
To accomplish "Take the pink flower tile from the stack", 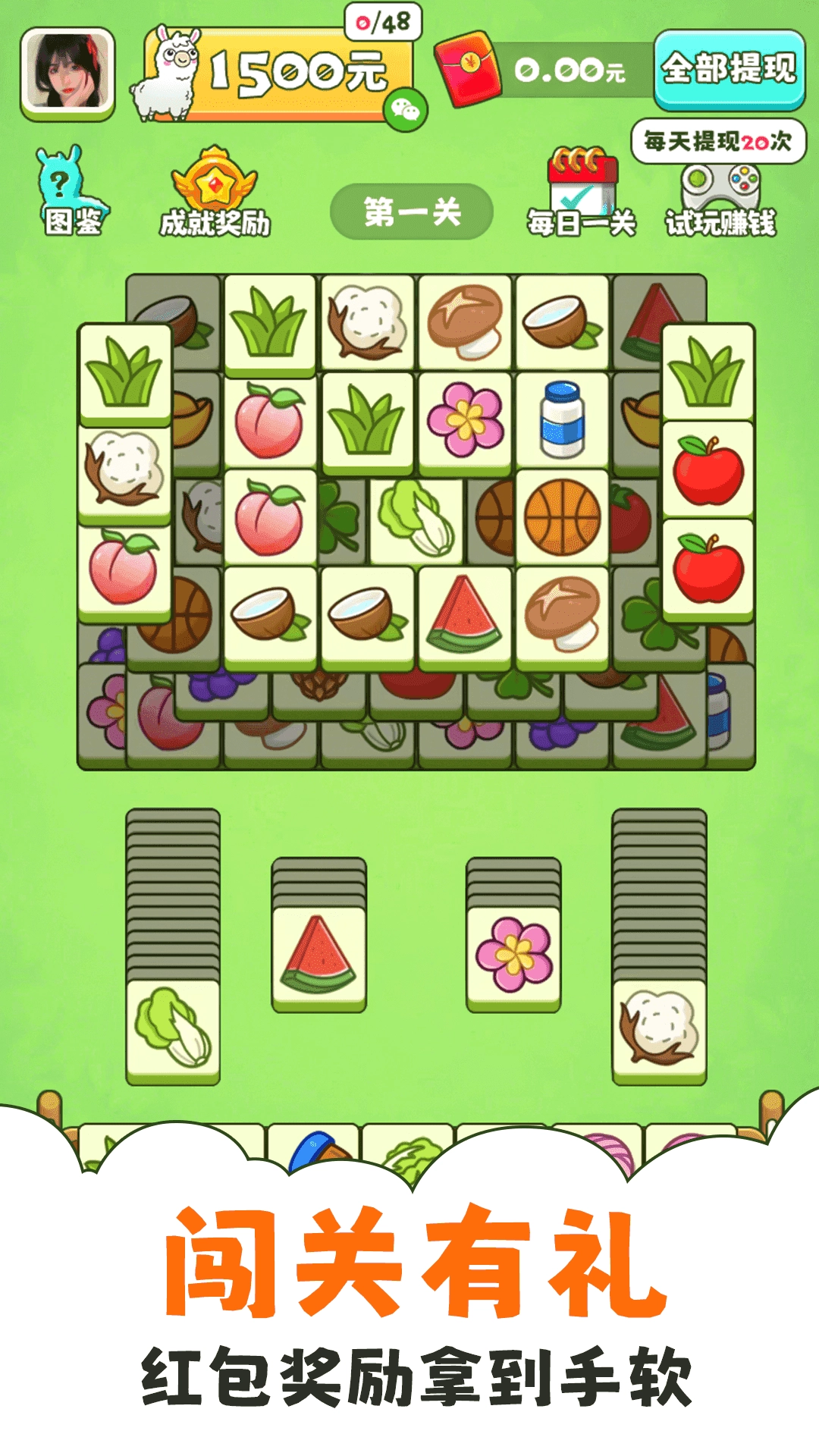I will tap(513, 957).
